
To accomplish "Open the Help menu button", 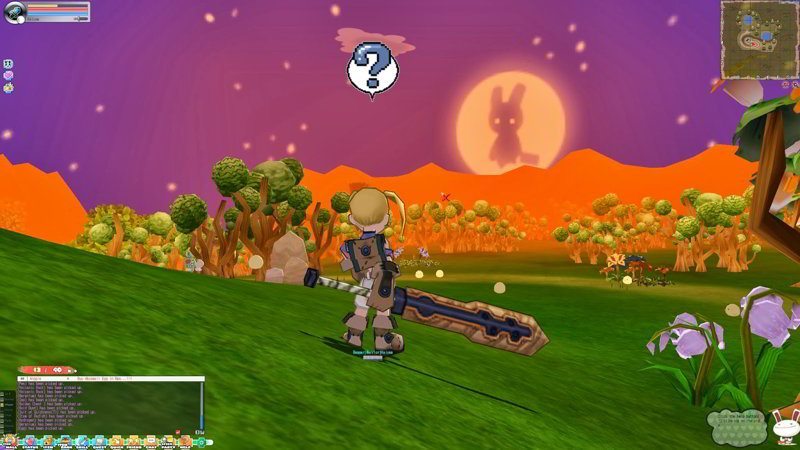I will click(x=185, y=441).
